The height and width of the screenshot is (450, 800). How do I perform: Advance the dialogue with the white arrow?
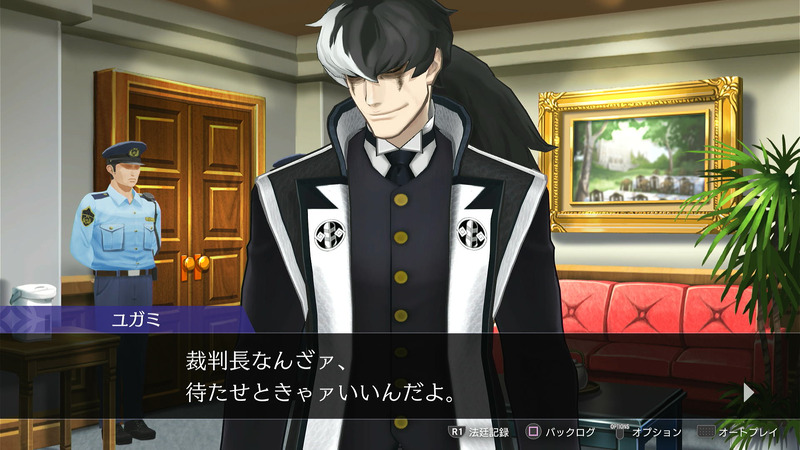[x=749, y=392]
